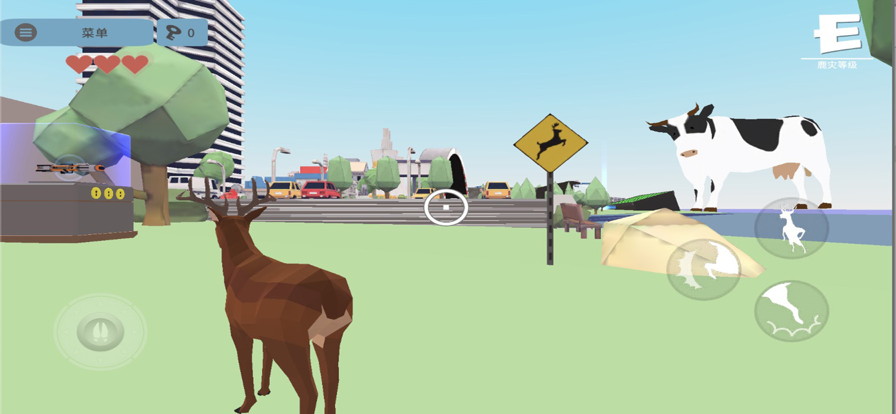Use the deer hoof stomp action
Viewport: 896px width, 414px height.
pos(791,311)
